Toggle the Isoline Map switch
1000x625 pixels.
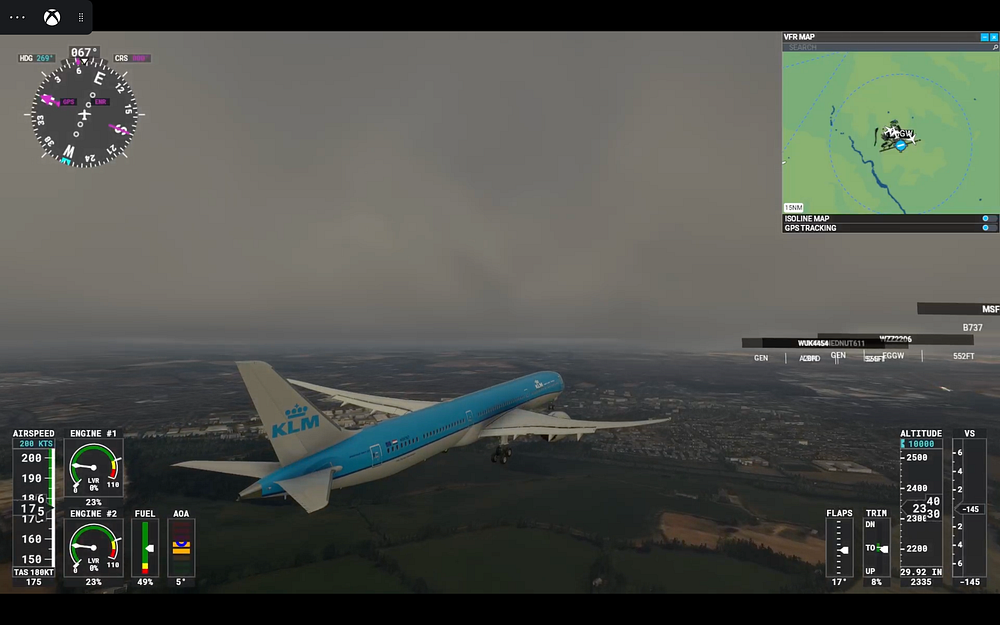pyautogui.click(x=988, y=218)
